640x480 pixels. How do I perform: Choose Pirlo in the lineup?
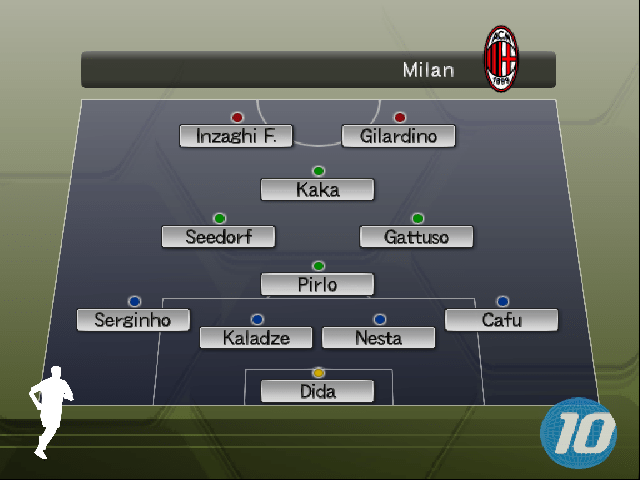coord(317,284)
